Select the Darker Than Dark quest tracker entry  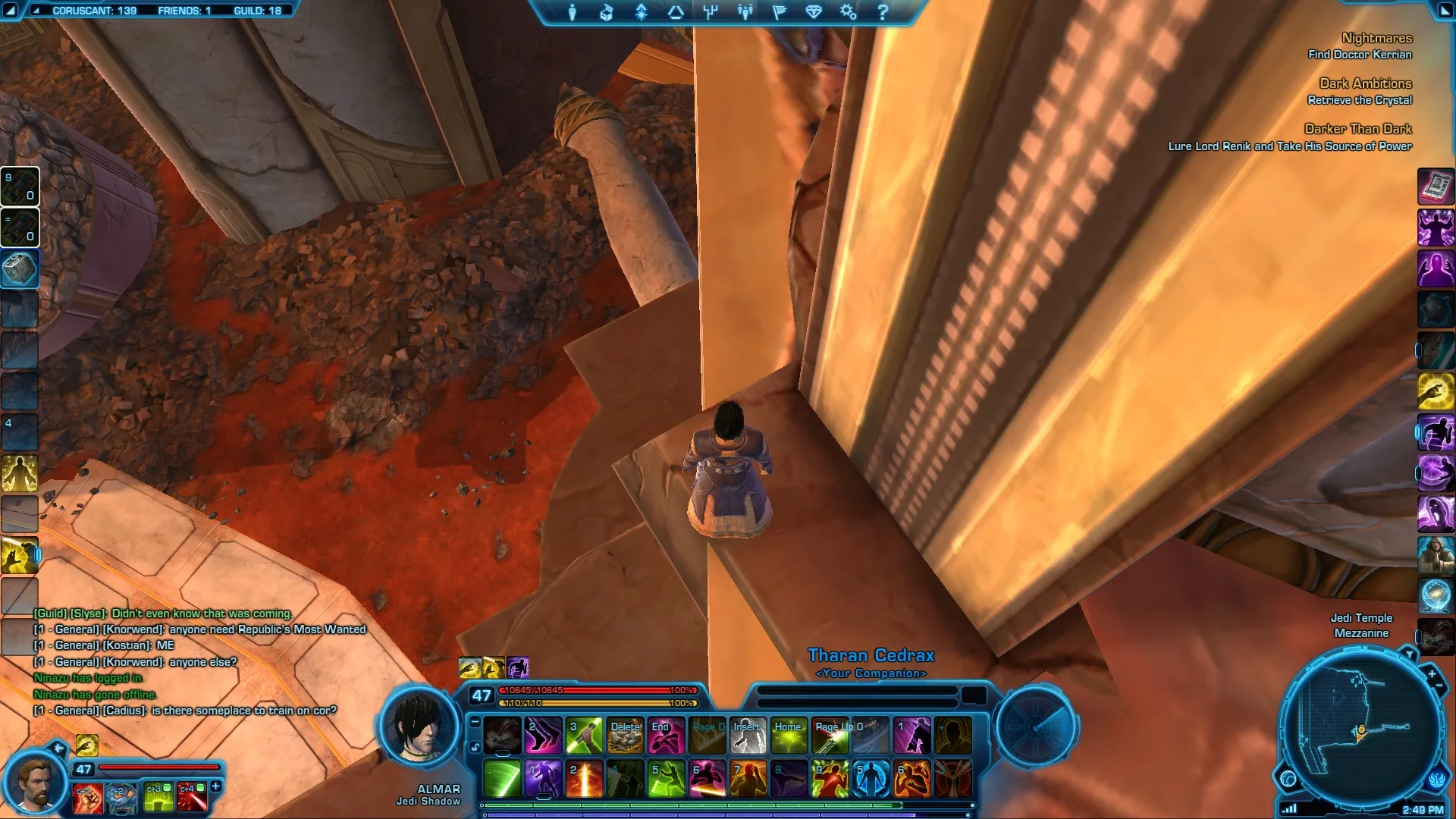1357,129
